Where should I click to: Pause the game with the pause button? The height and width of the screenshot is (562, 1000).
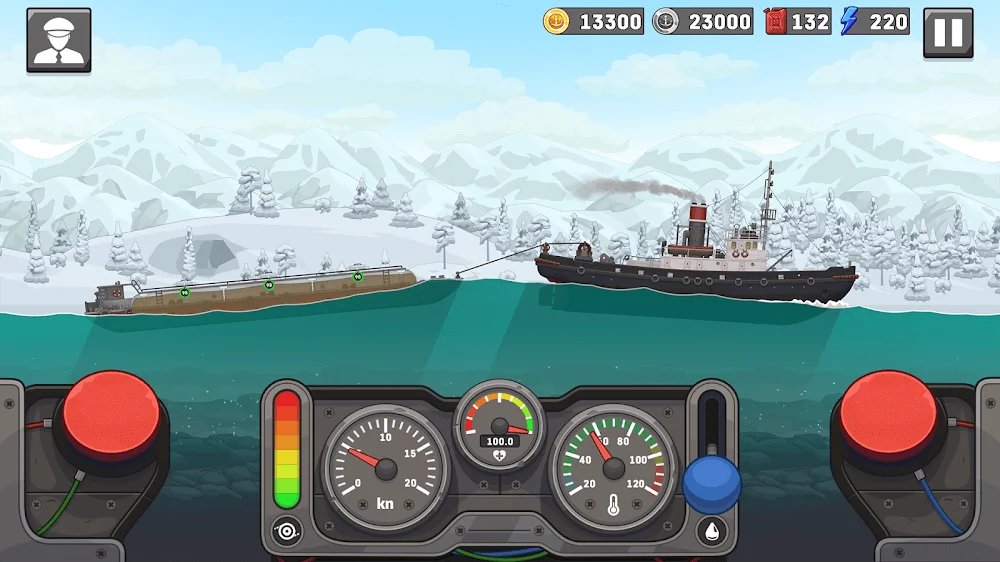coord(947,34)
